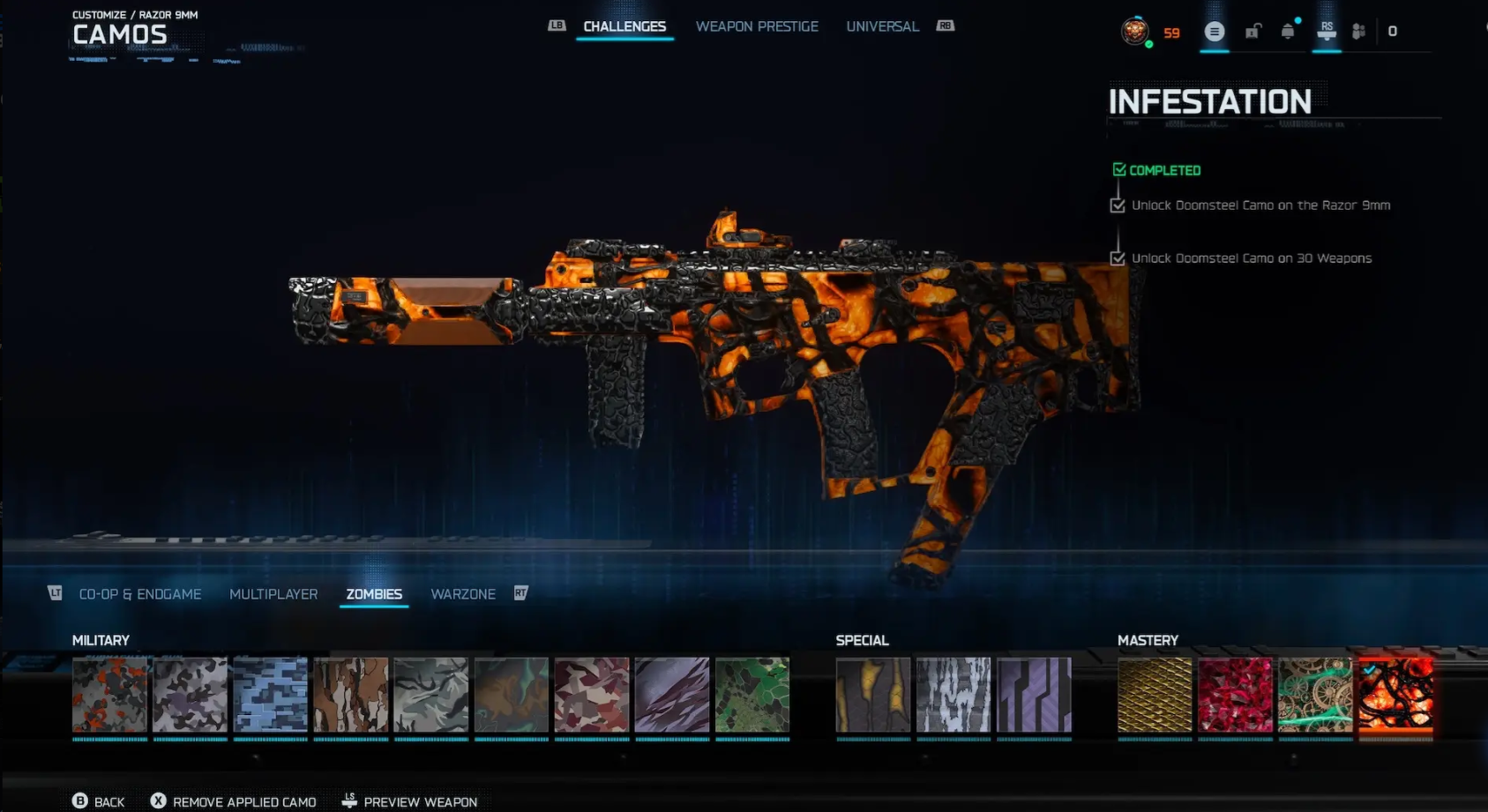Screen dimensions: 1488x812
Task: Click the hamburger menu list icon top right
Action: 1215,31
